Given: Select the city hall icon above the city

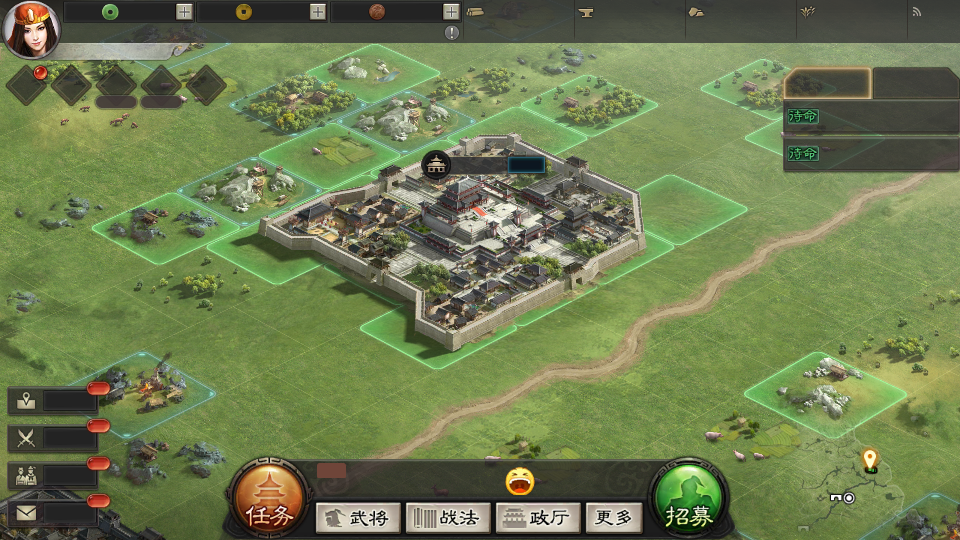Looking at the screenshot, I should pos(436,165).
